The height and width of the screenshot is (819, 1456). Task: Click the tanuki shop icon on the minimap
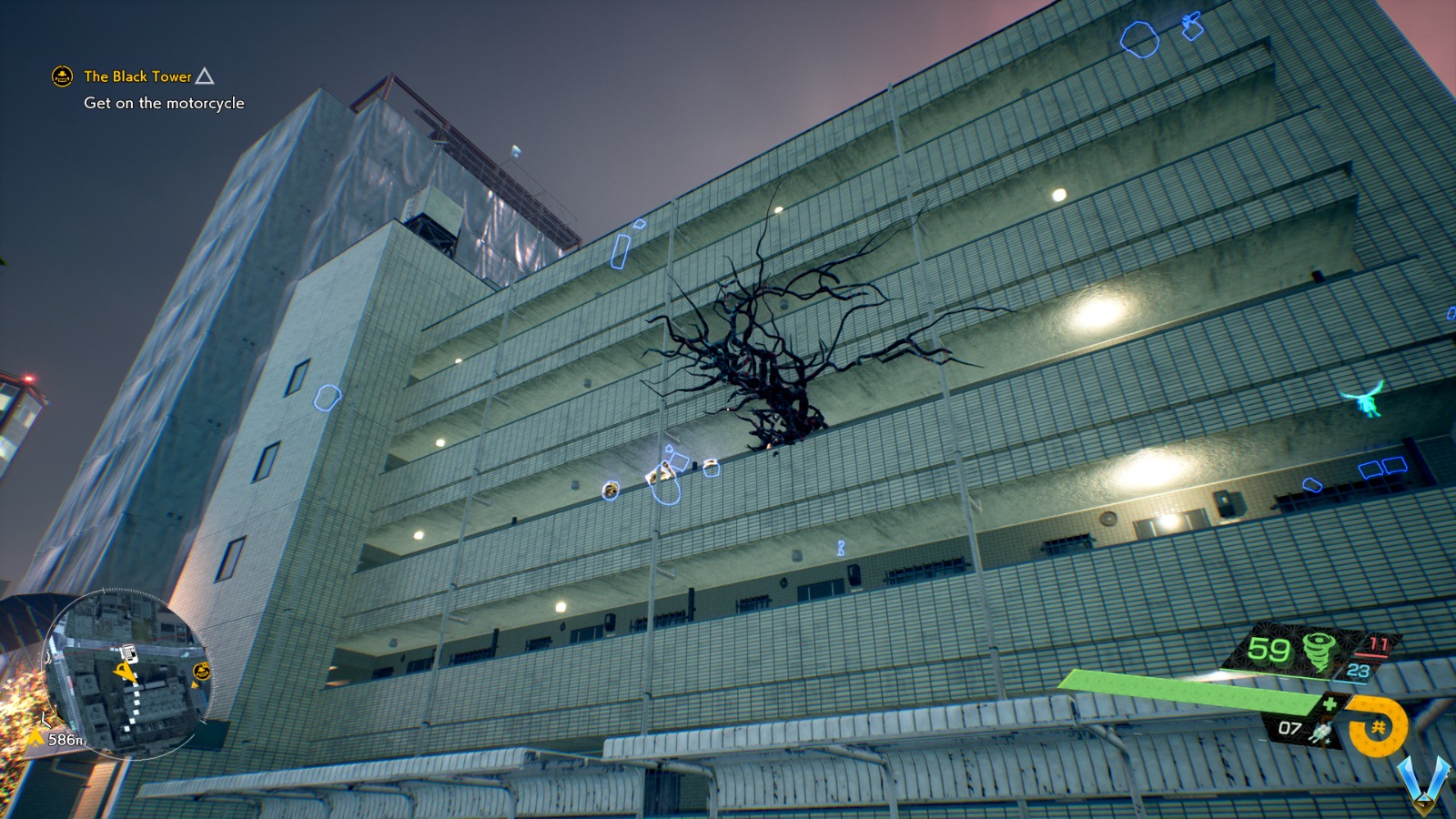point(201,671)
